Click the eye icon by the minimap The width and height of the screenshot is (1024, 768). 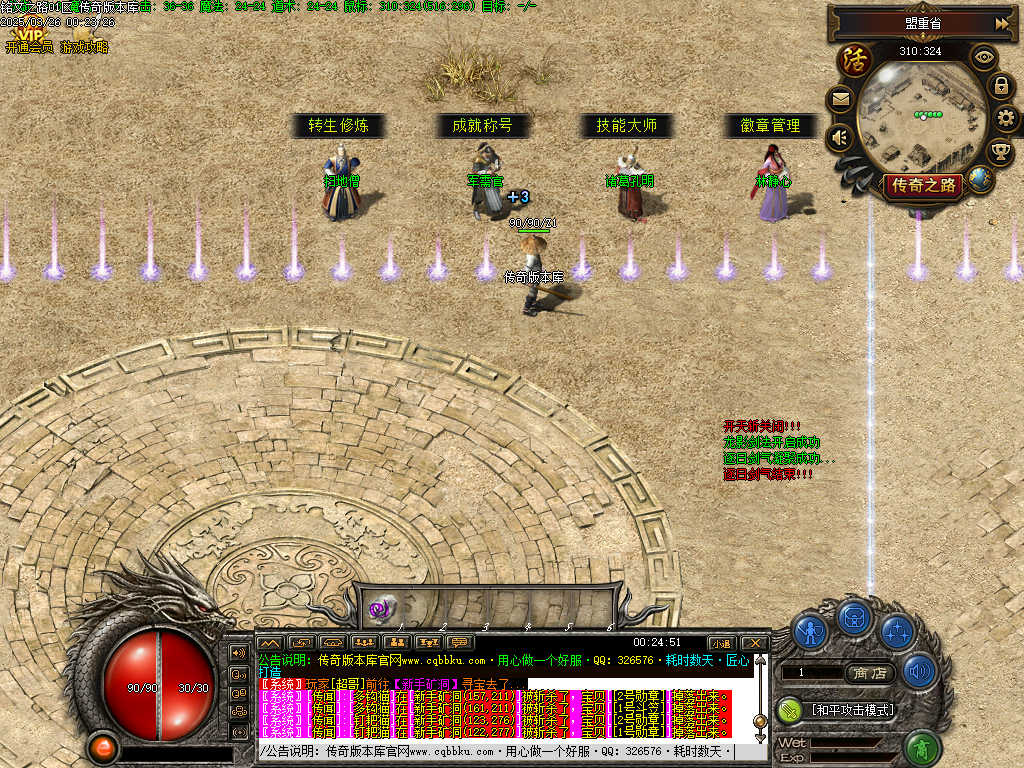click(x=984, y=57)
